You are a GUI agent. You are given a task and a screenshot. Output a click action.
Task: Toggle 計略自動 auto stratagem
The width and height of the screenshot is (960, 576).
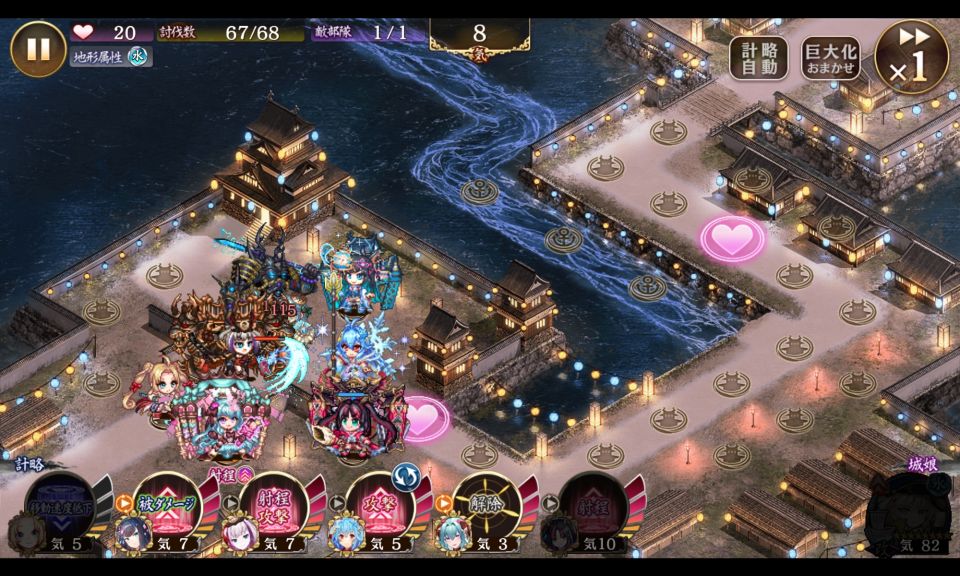point(758,59)
